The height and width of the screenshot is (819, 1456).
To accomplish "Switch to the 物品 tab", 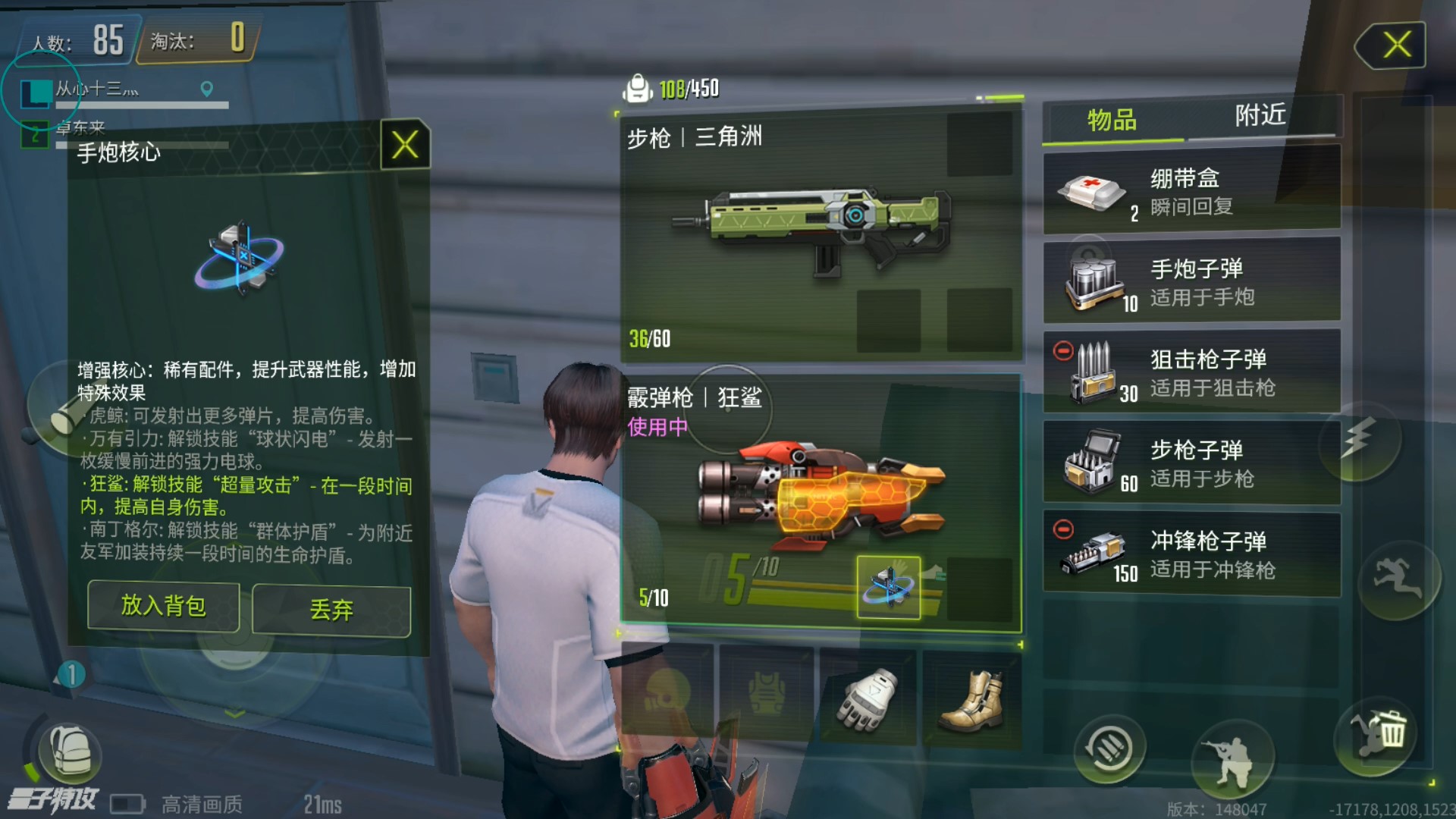I will [x=1112, y=120].
